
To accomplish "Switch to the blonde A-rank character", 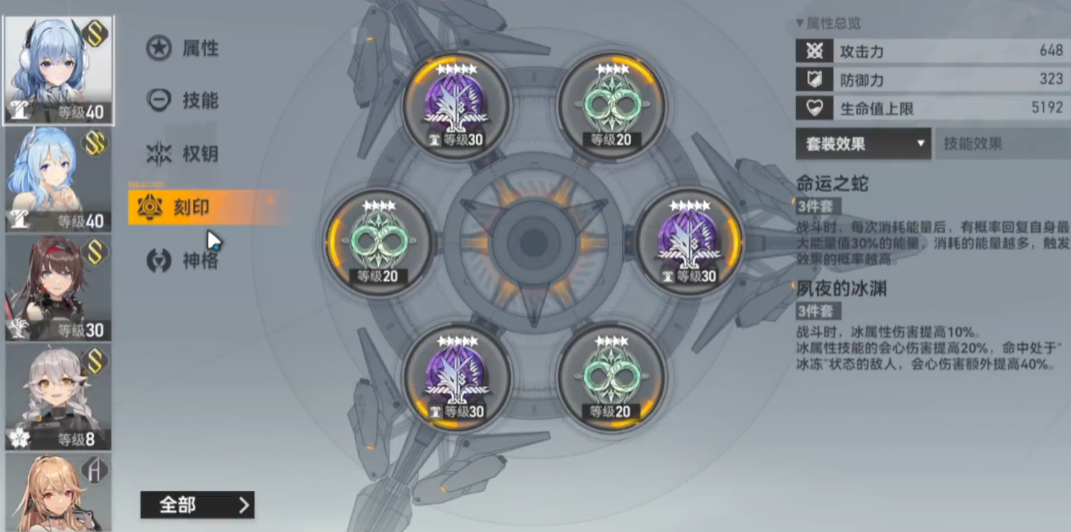I will pyautogui.click(x=58, y=492).
